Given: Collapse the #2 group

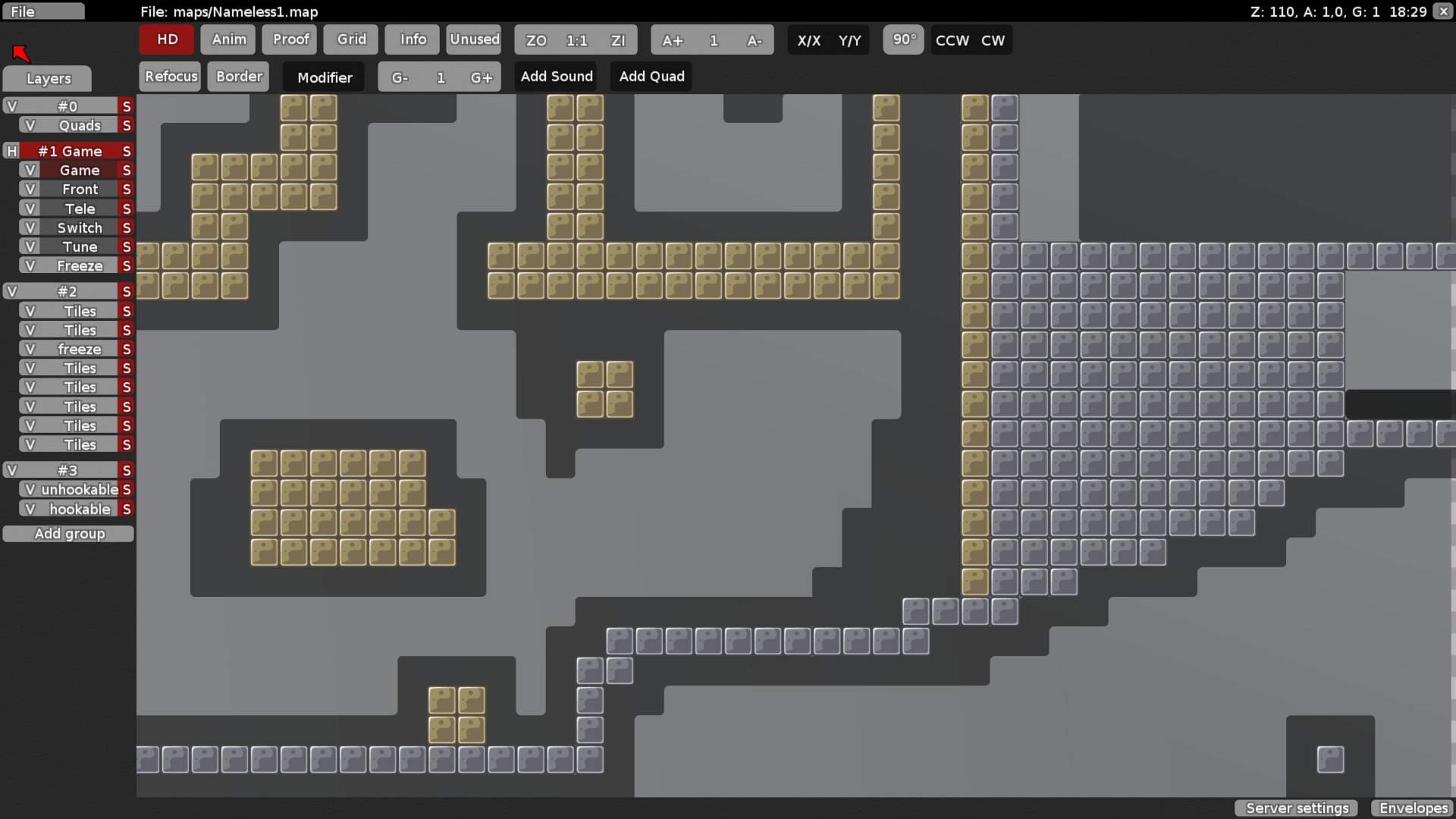Looking at the screenshot, I should coord(11,290).
